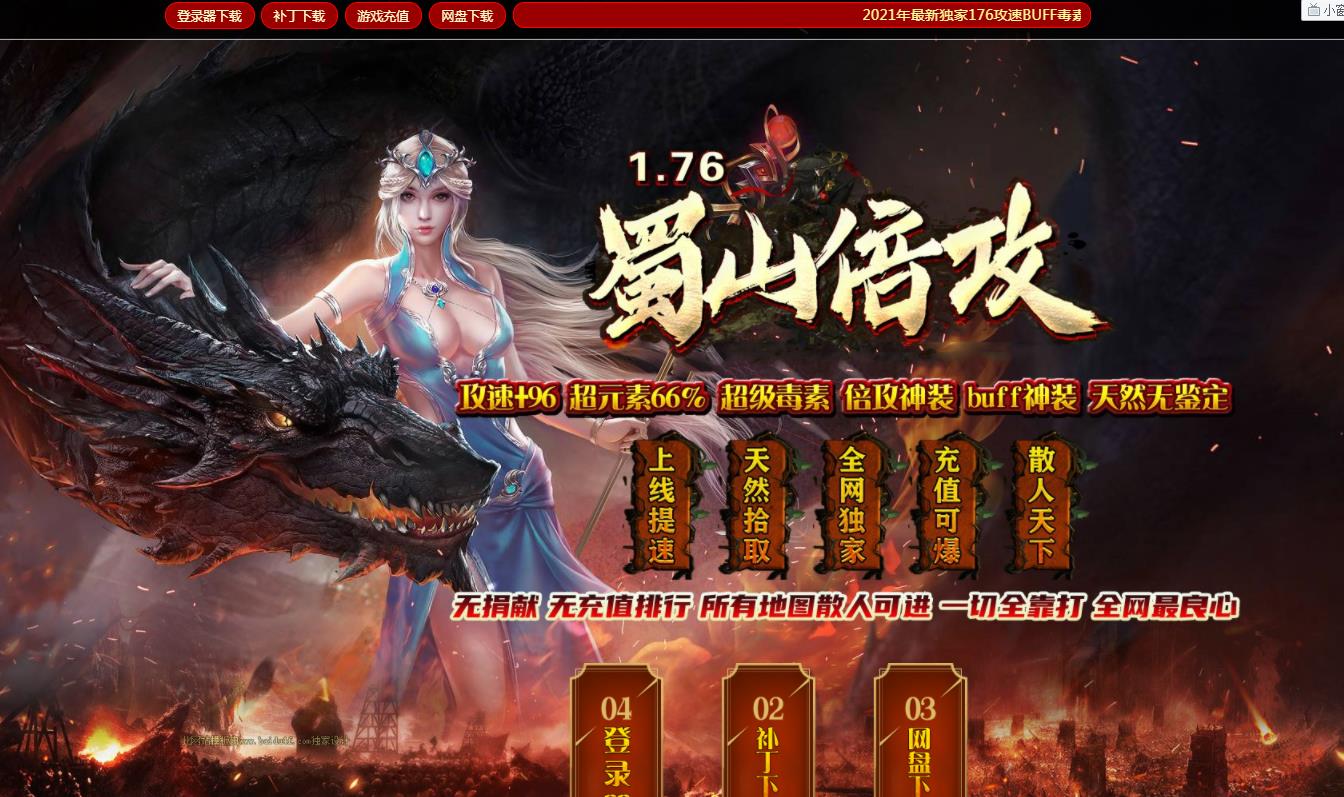Click the 补丁下载 top nav button
Screen dimensions: 1344x797
(298, 15)
